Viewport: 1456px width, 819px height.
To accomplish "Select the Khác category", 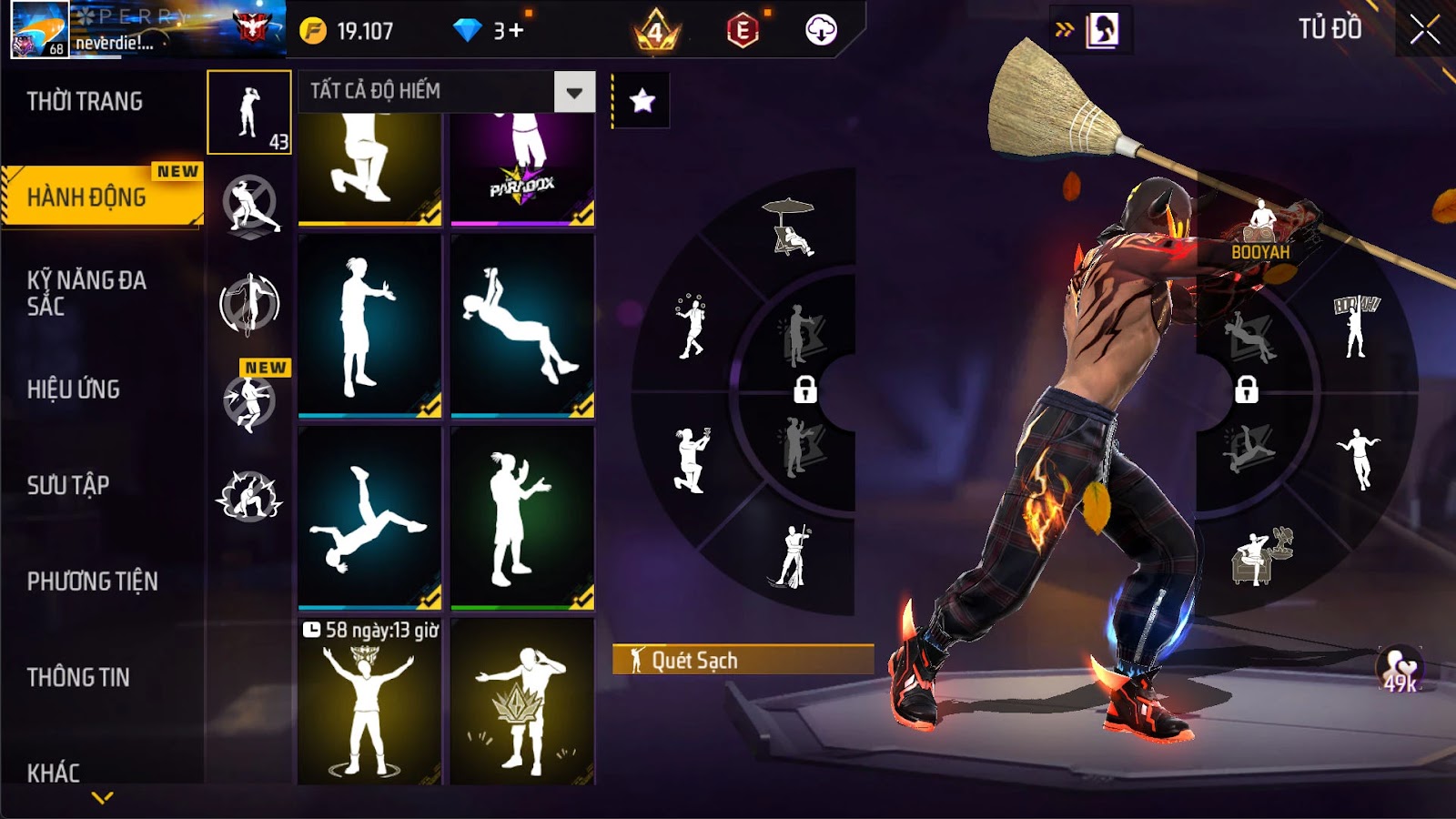I will pyautogui.click(x=54, y=773).
